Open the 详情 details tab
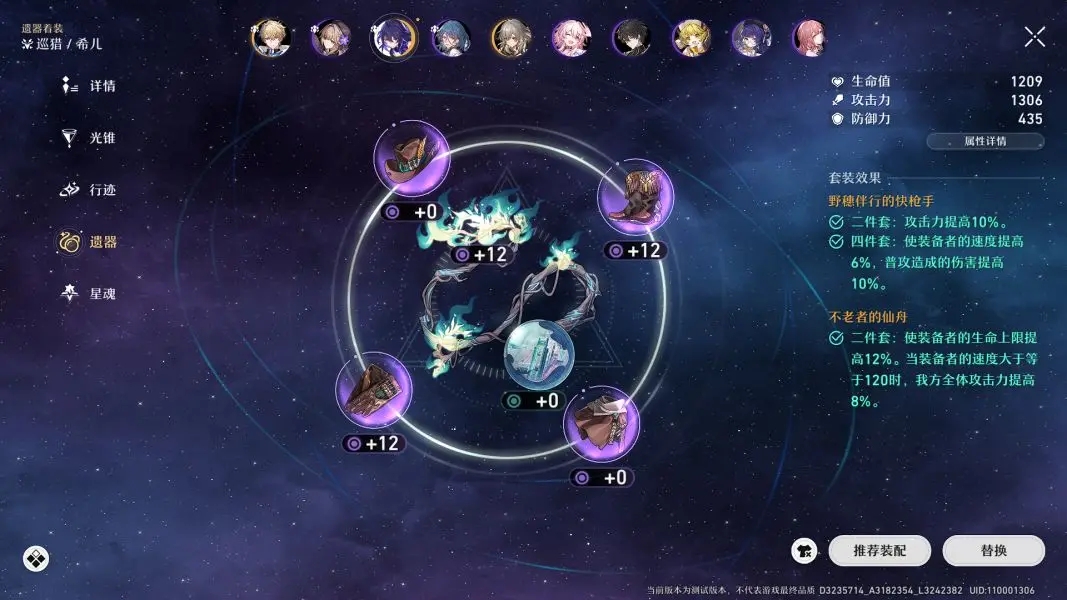The height and width of the screenshot is (600, 1067). 89,87
